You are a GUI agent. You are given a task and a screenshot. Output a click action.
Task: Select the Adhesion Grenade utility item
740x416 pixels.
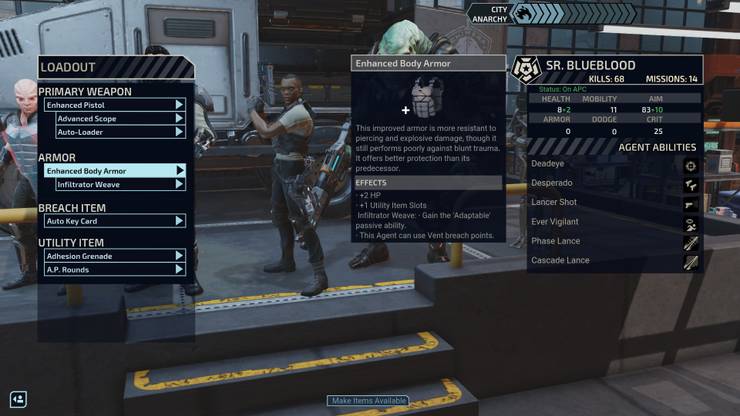click(x=114, y=256)
